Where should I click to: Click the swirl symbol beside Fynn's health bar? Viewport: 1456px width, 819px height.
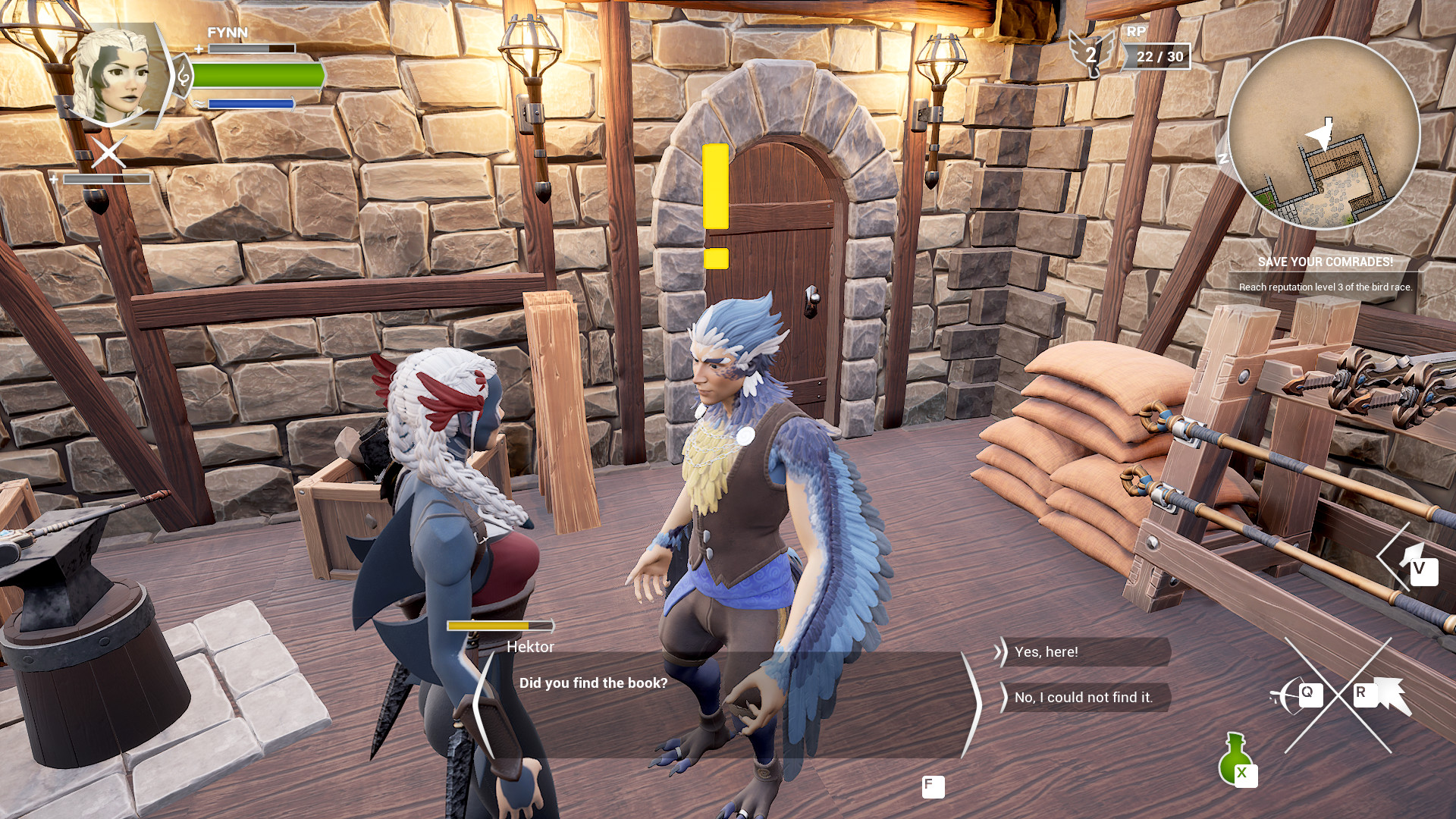[x=184, y=76]
